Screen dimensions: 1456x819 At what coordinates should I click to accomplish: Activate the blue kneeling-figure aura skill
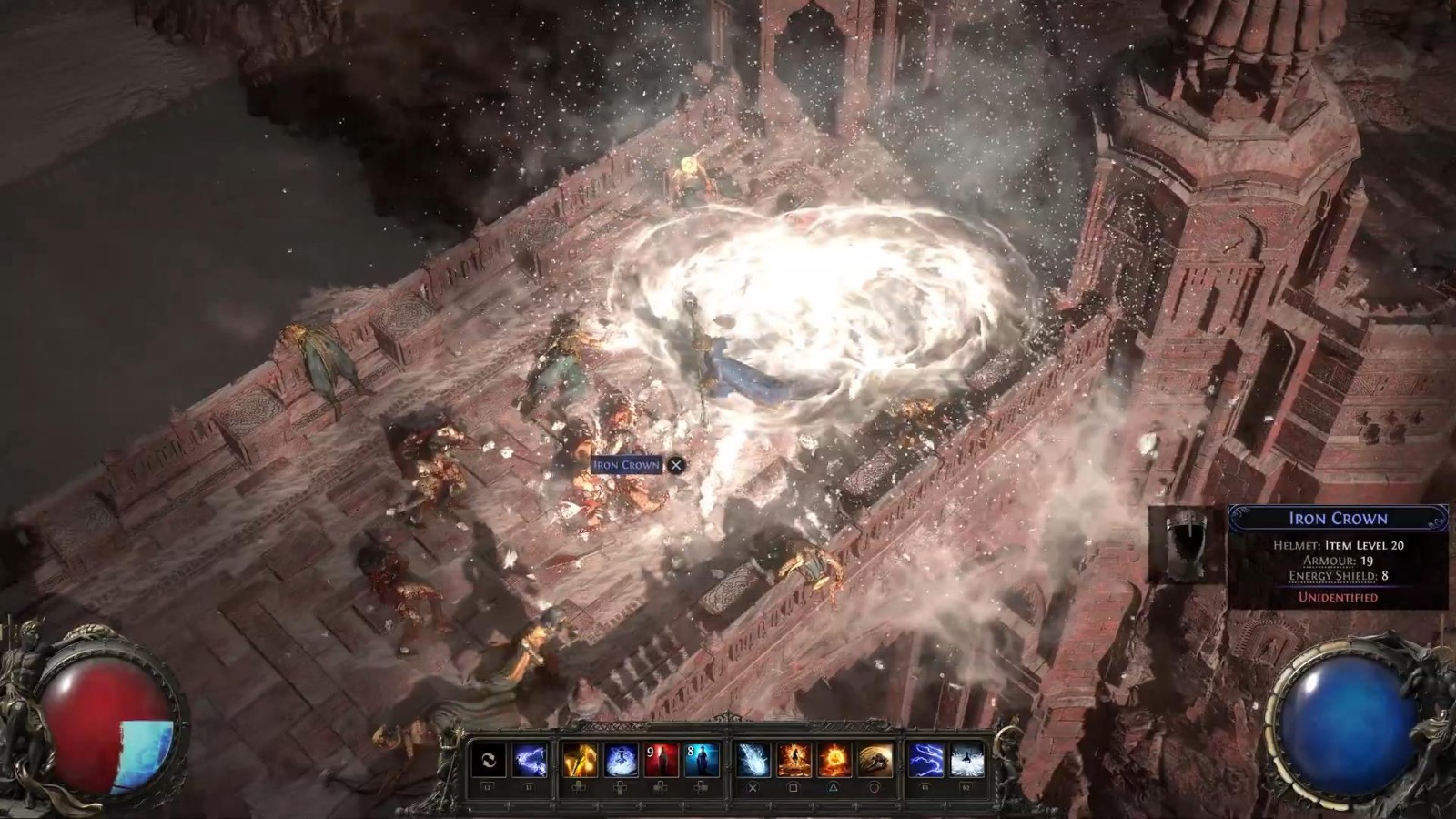(621, 761)
